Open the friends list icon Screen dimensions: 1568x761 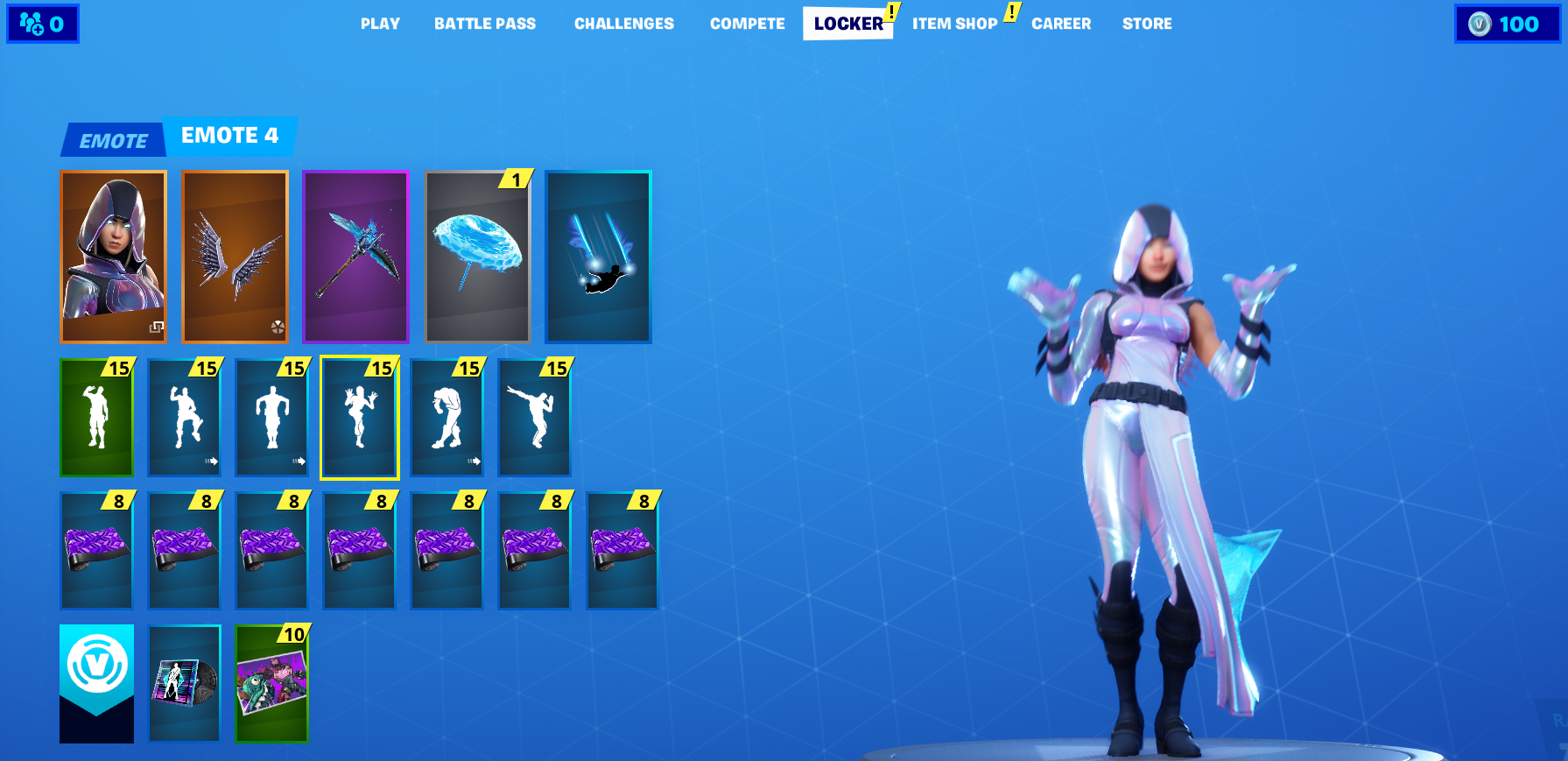[x=42, y=24]
